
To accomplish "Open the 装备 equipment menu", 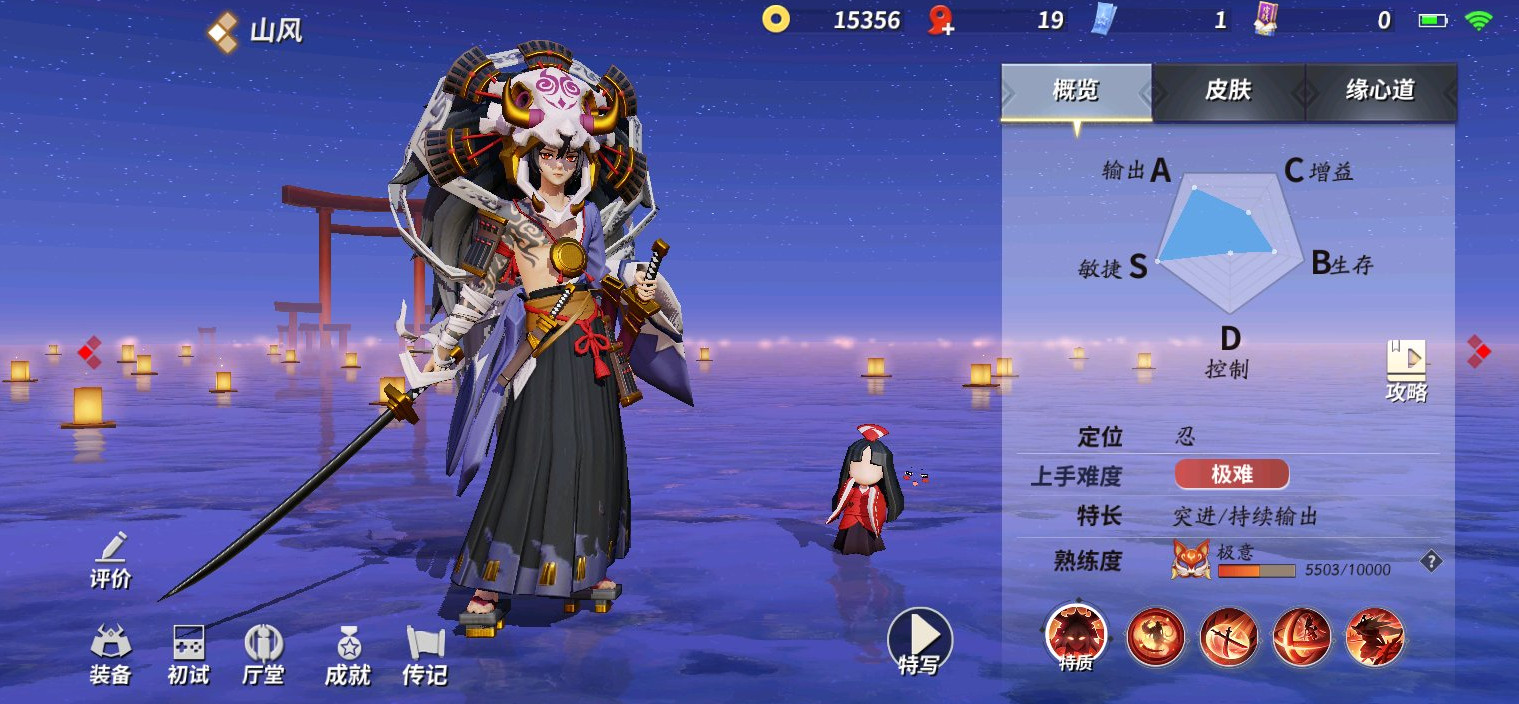I will [x=111, y=655].
